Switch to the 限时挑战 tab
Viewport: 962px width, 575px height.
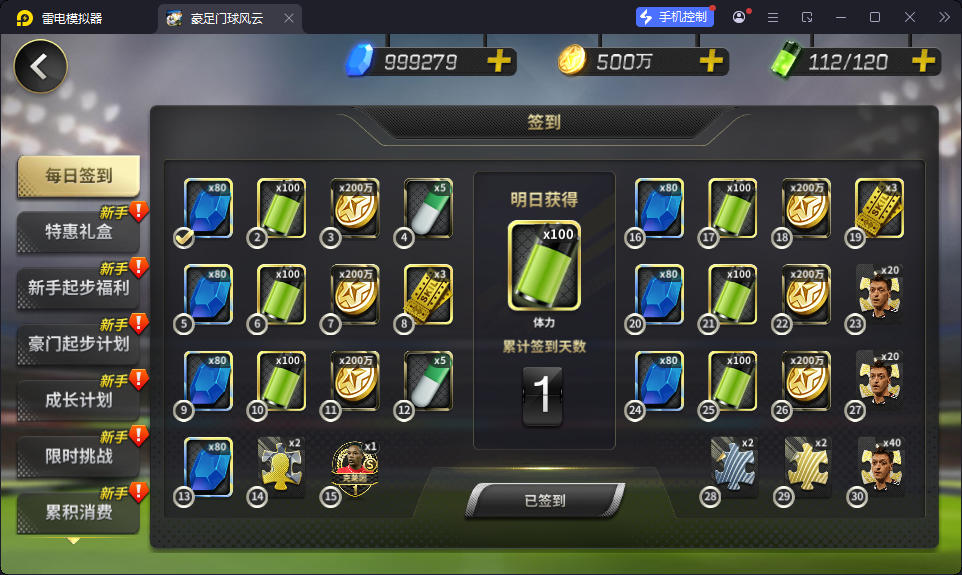[x=78, y=456]
